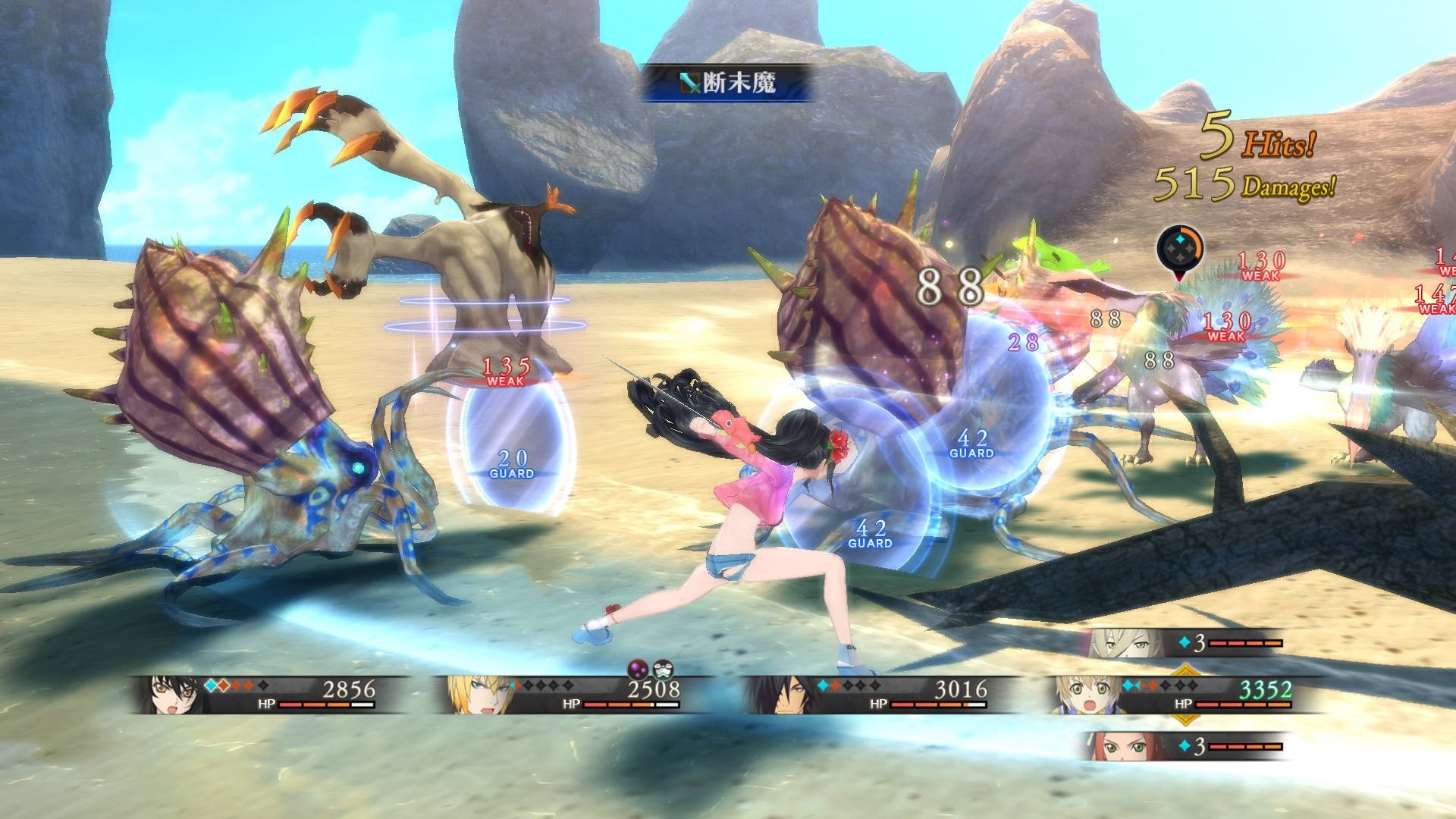Toggle the dim fifth soul diamond on Eizen's gauge

[568, 685]
